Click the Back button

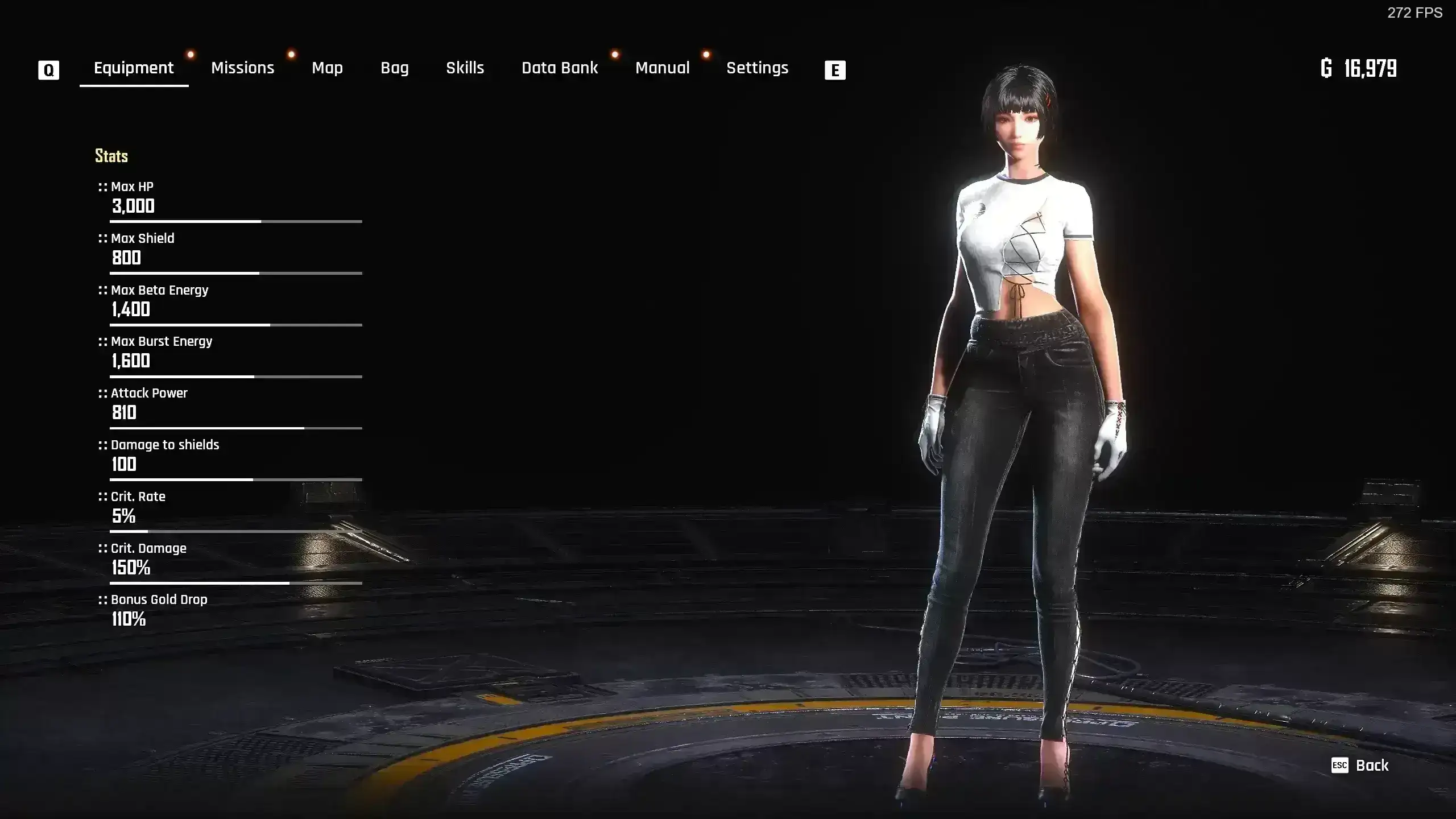pyautogui.click(x=1360, y=766)
